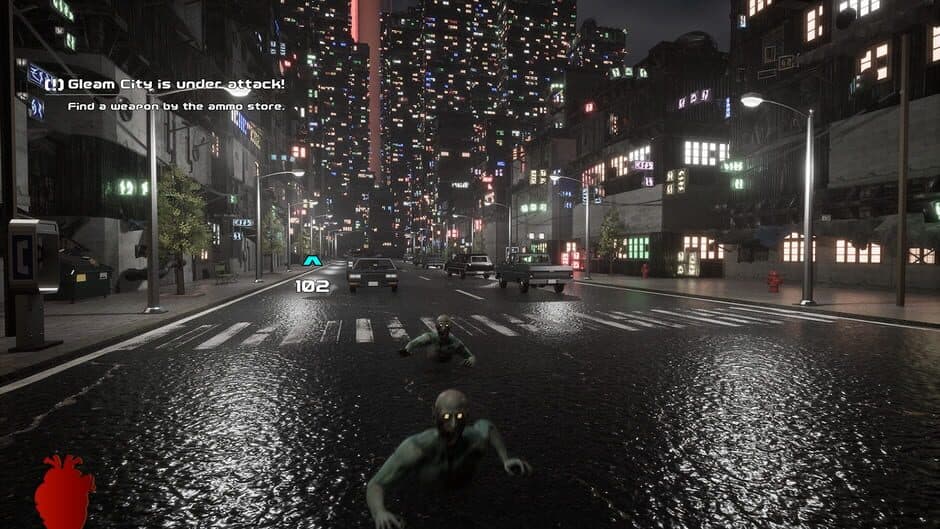
Task: Click the Gleam City is under attack objective
Action: 166,84
